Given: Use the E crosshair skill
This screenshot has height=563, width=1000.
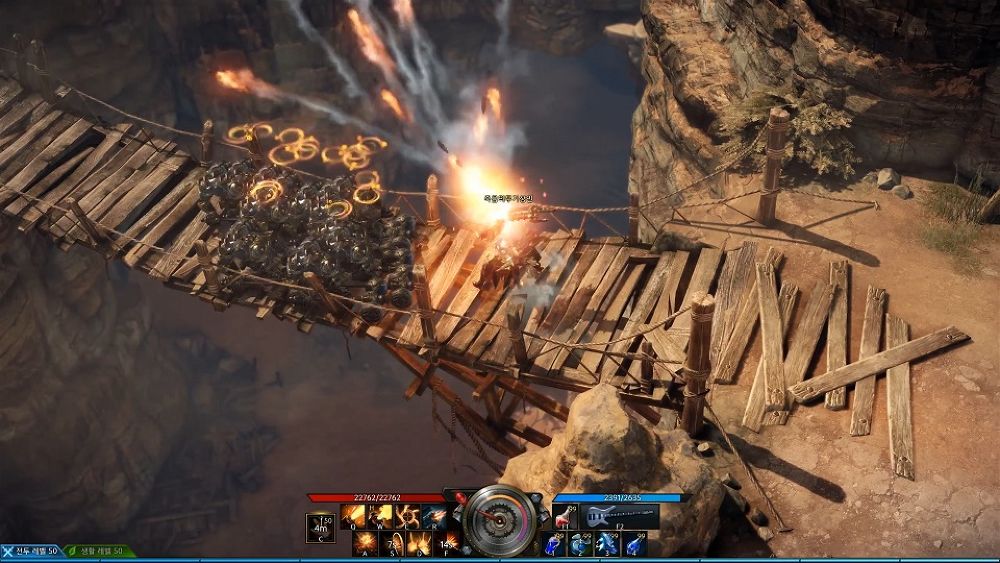Looking at the screenshot, I should [x=407, y=516].
